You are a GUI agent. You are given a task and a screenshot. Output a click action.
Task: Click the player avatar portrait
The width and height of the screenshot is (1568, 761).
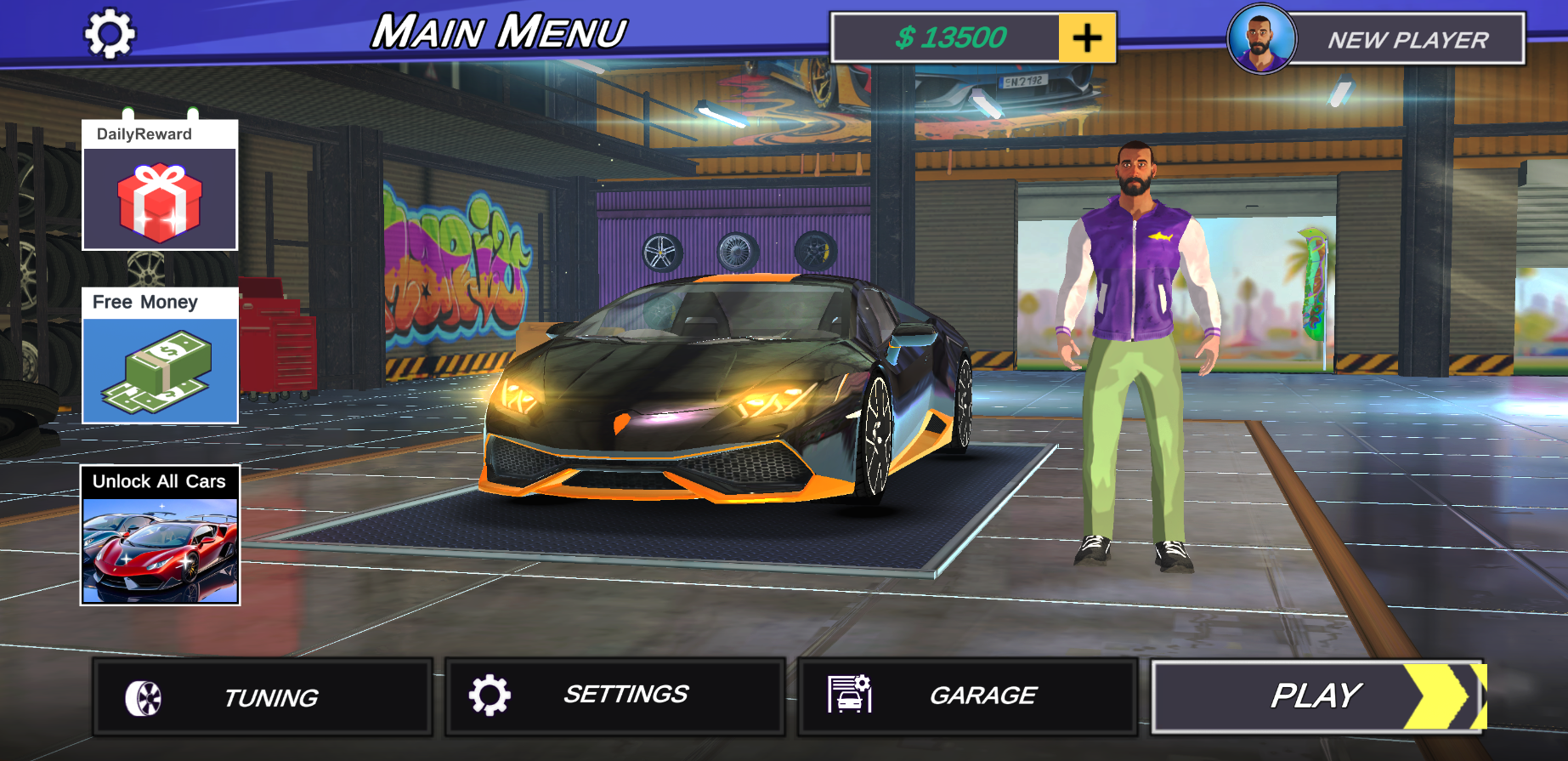1261,39
